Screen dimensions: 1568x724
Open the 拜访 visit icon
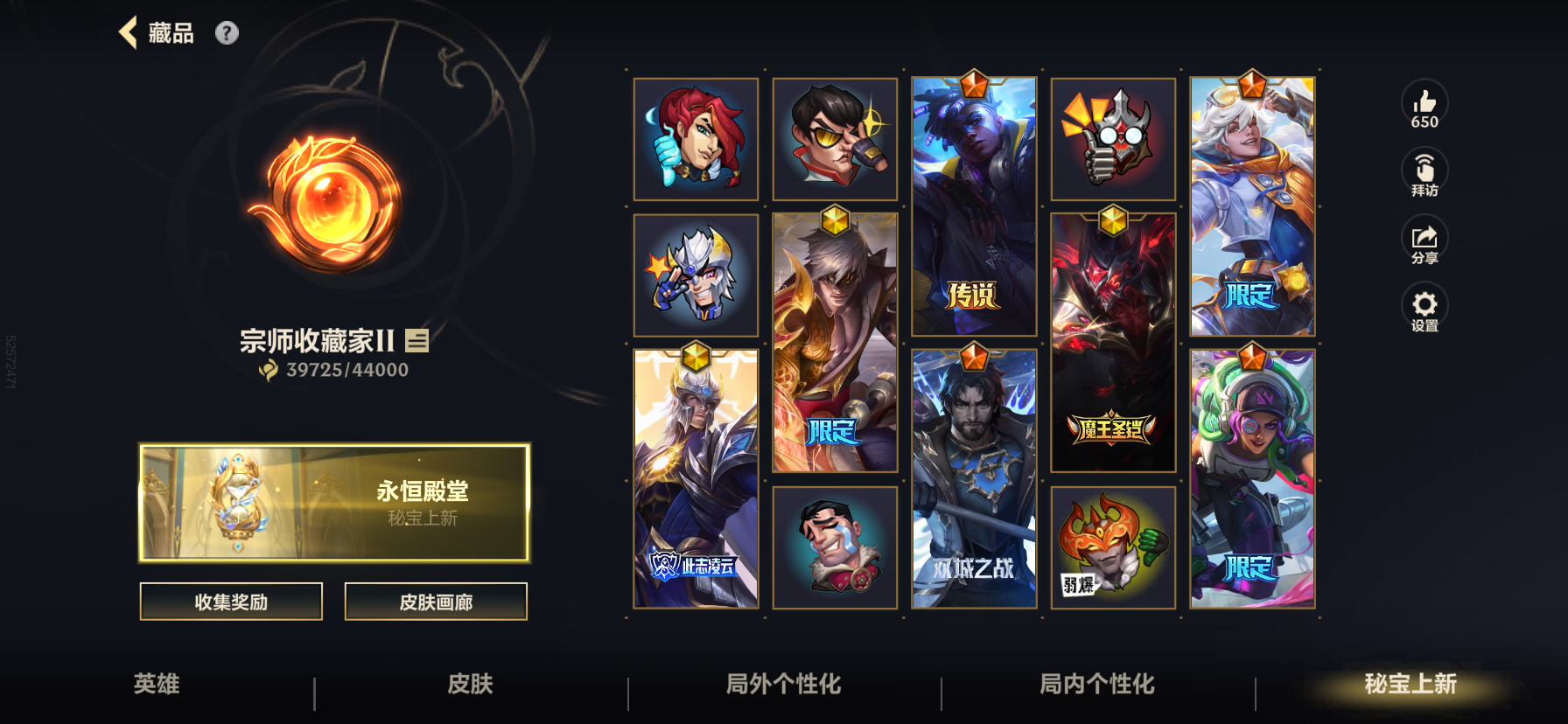[1424, 171]
